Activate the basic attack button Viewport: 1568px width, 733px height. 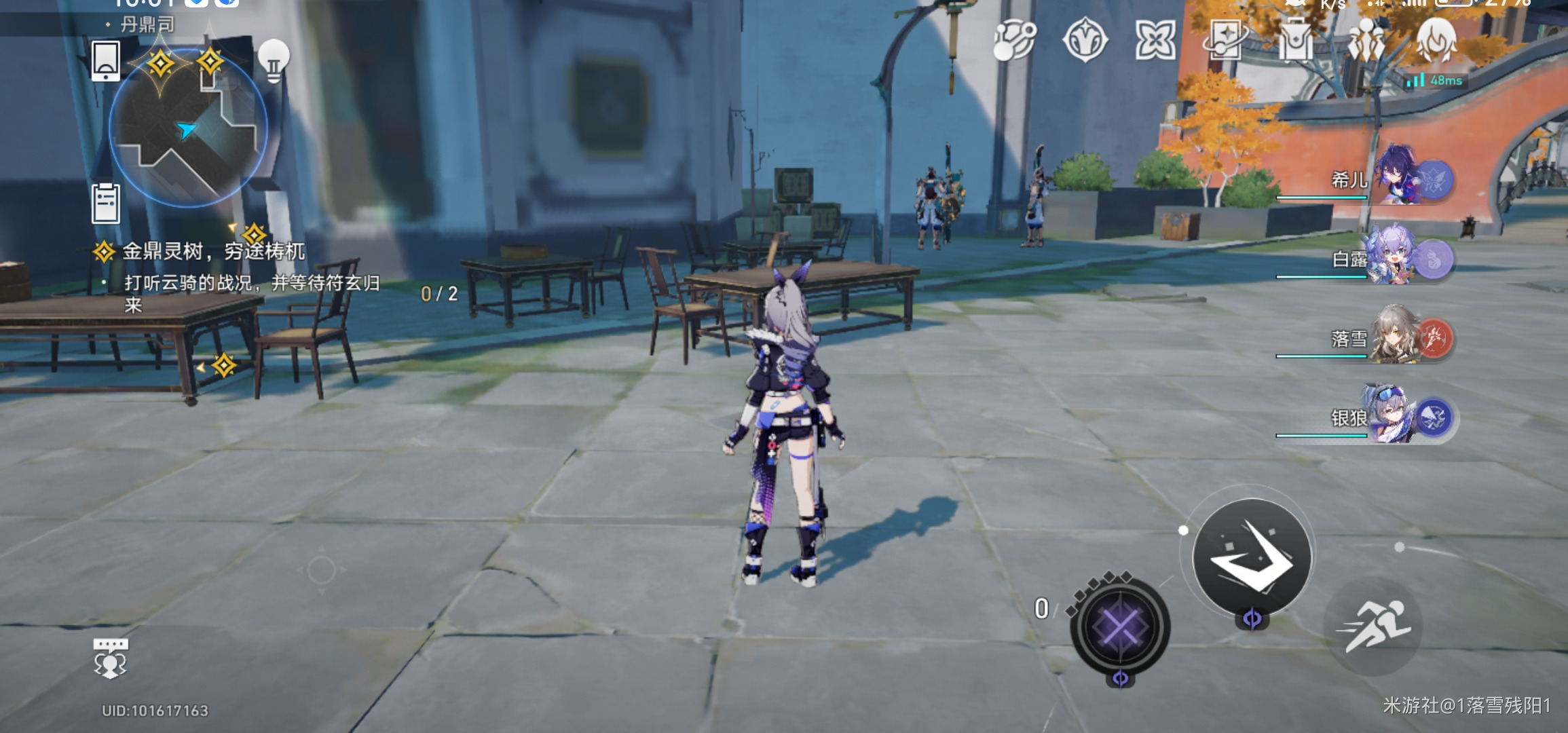[x=1252, y=557]
